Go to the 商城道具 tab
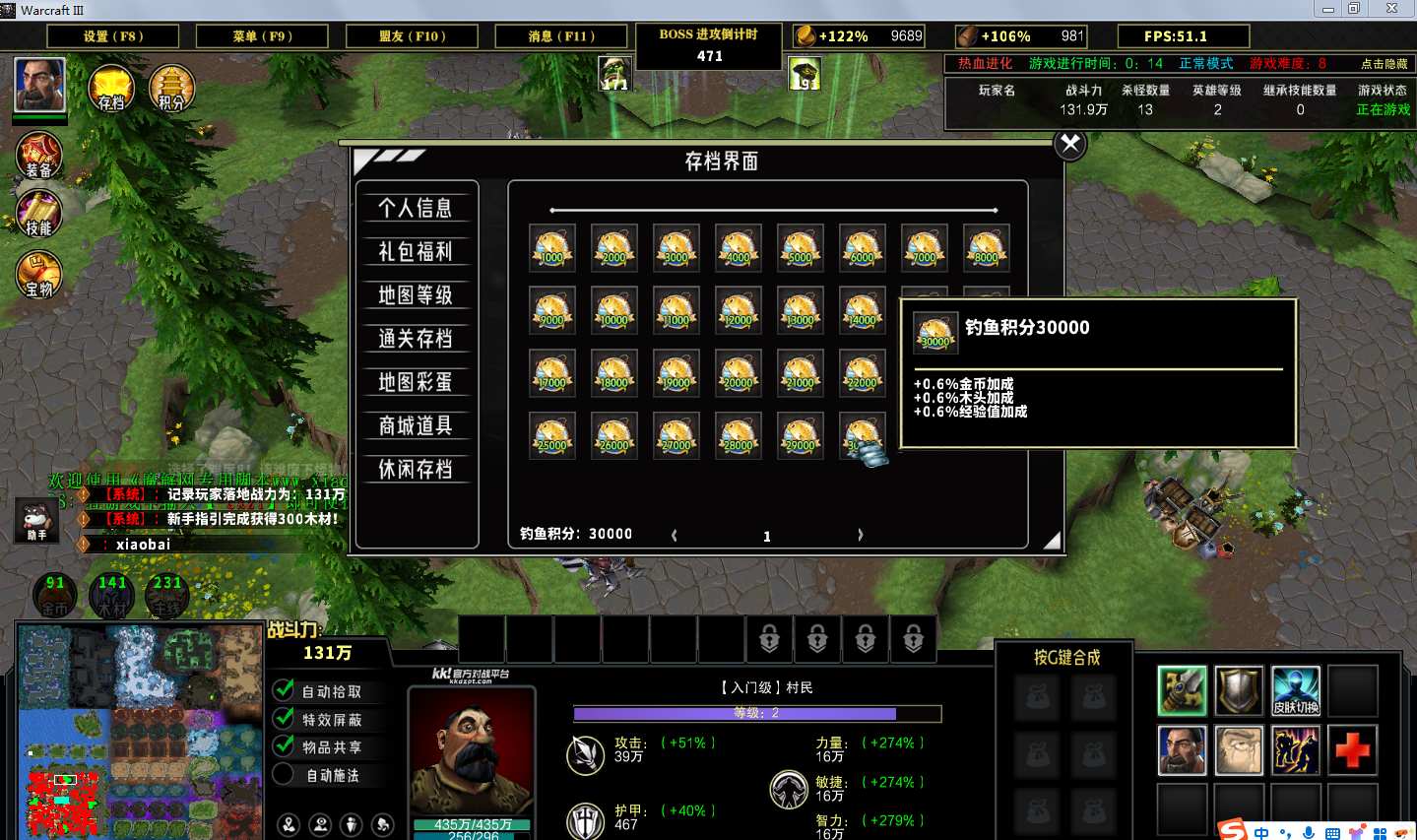This screenshot has width=1417, height=840. point(416,425)
